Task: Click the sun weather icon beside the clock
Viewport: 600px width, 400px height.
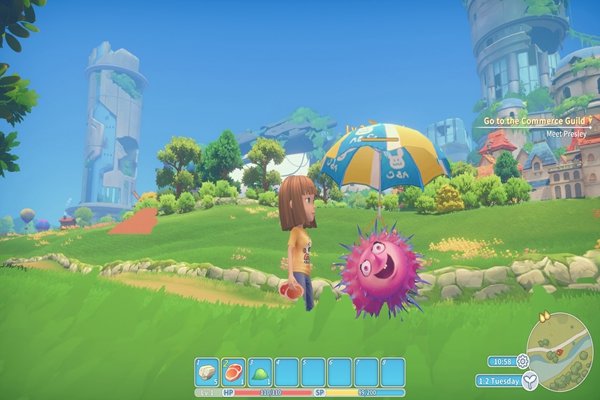Action: click(523, 360)
